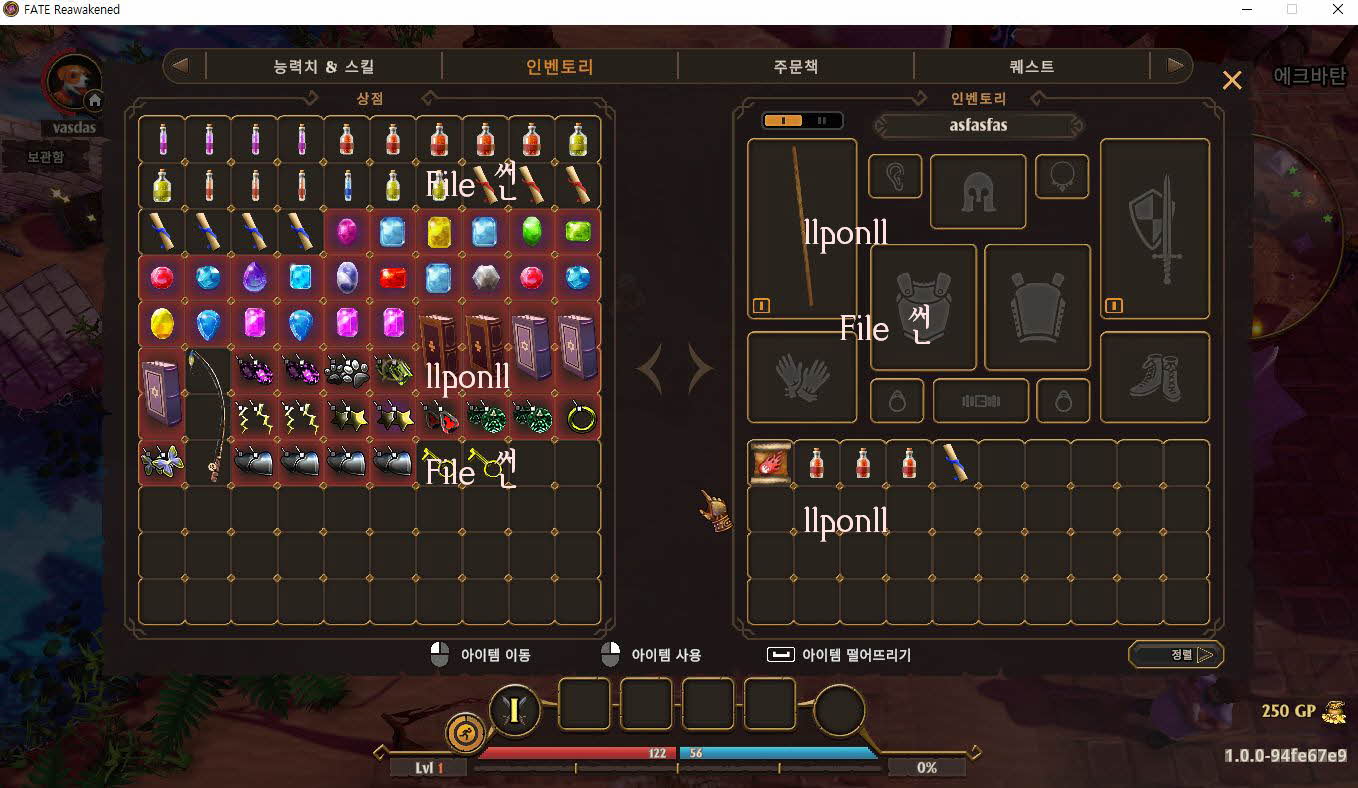Select the butterfly earrings in the shop

pos(162,463)
